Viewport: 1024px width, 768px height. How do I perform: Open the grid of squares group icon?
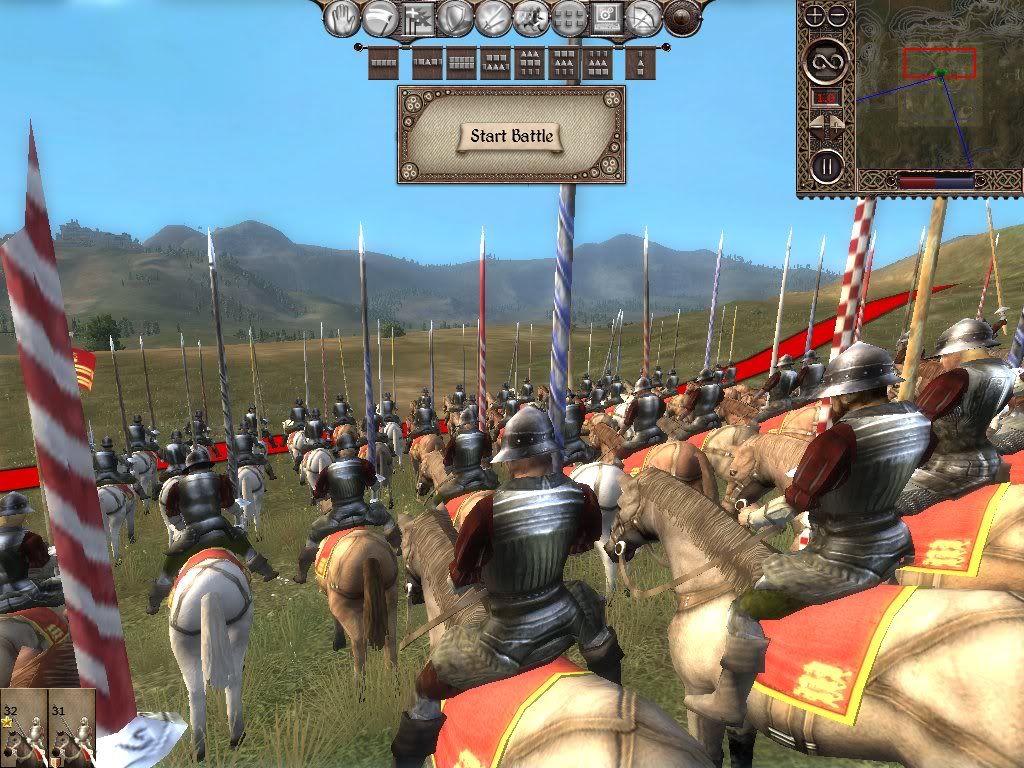click(568, 17)
